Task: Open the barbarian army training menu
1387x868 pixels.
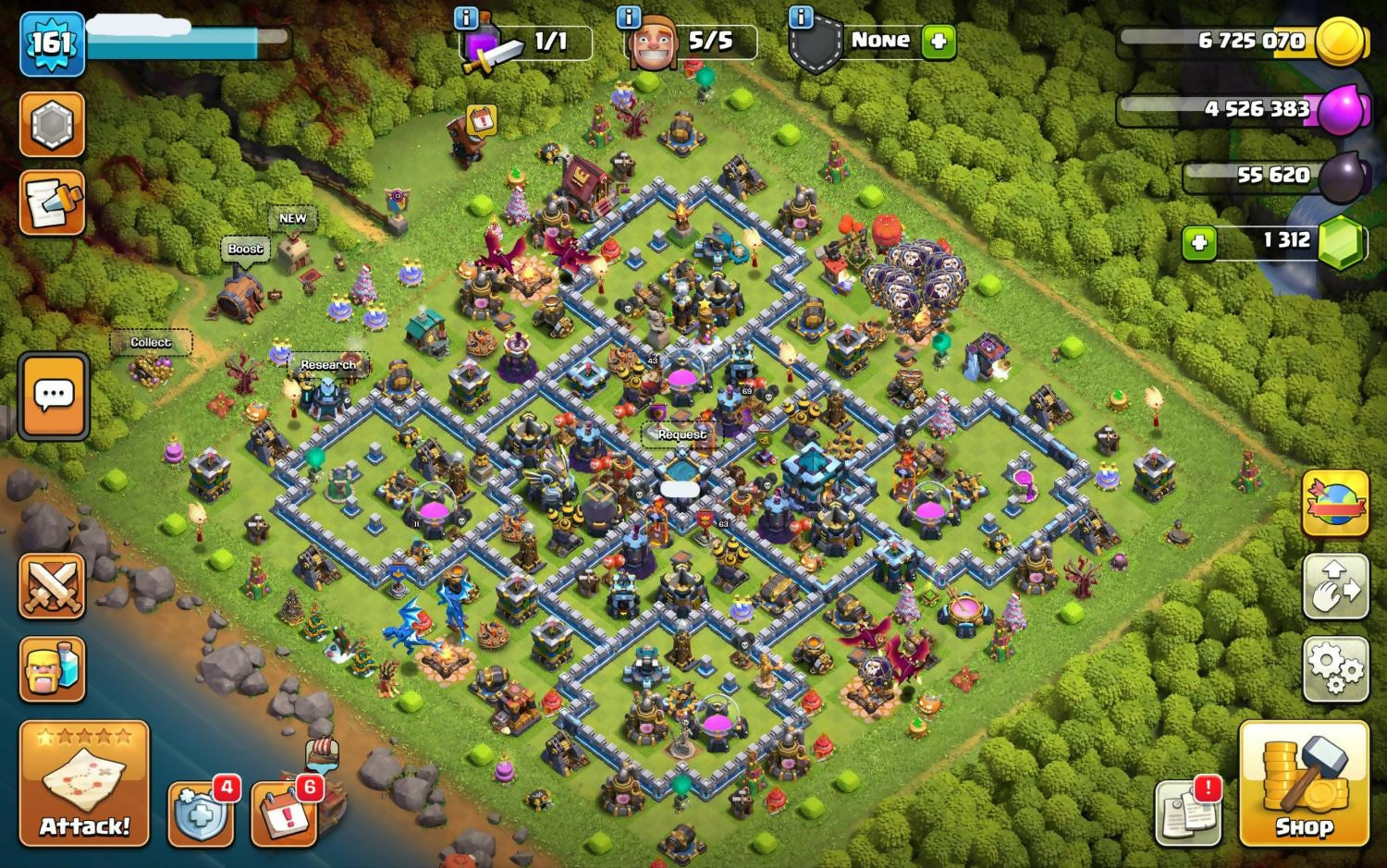Action: pyautogui.click(x=52, y=668)
